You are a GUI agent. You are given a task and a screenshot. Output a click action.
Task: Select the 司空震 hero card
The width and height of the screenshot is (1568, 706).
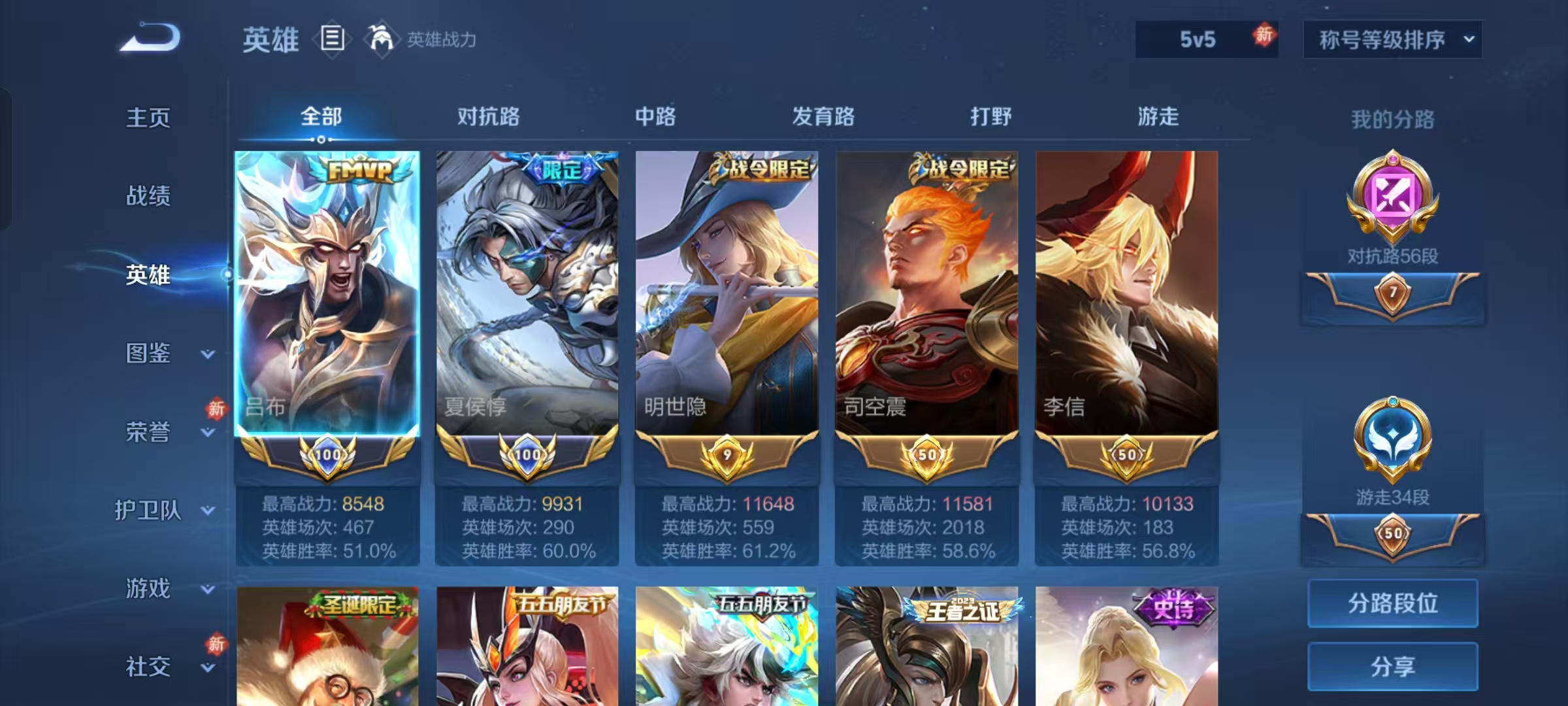pyautogui.click(x=927, y=294)
